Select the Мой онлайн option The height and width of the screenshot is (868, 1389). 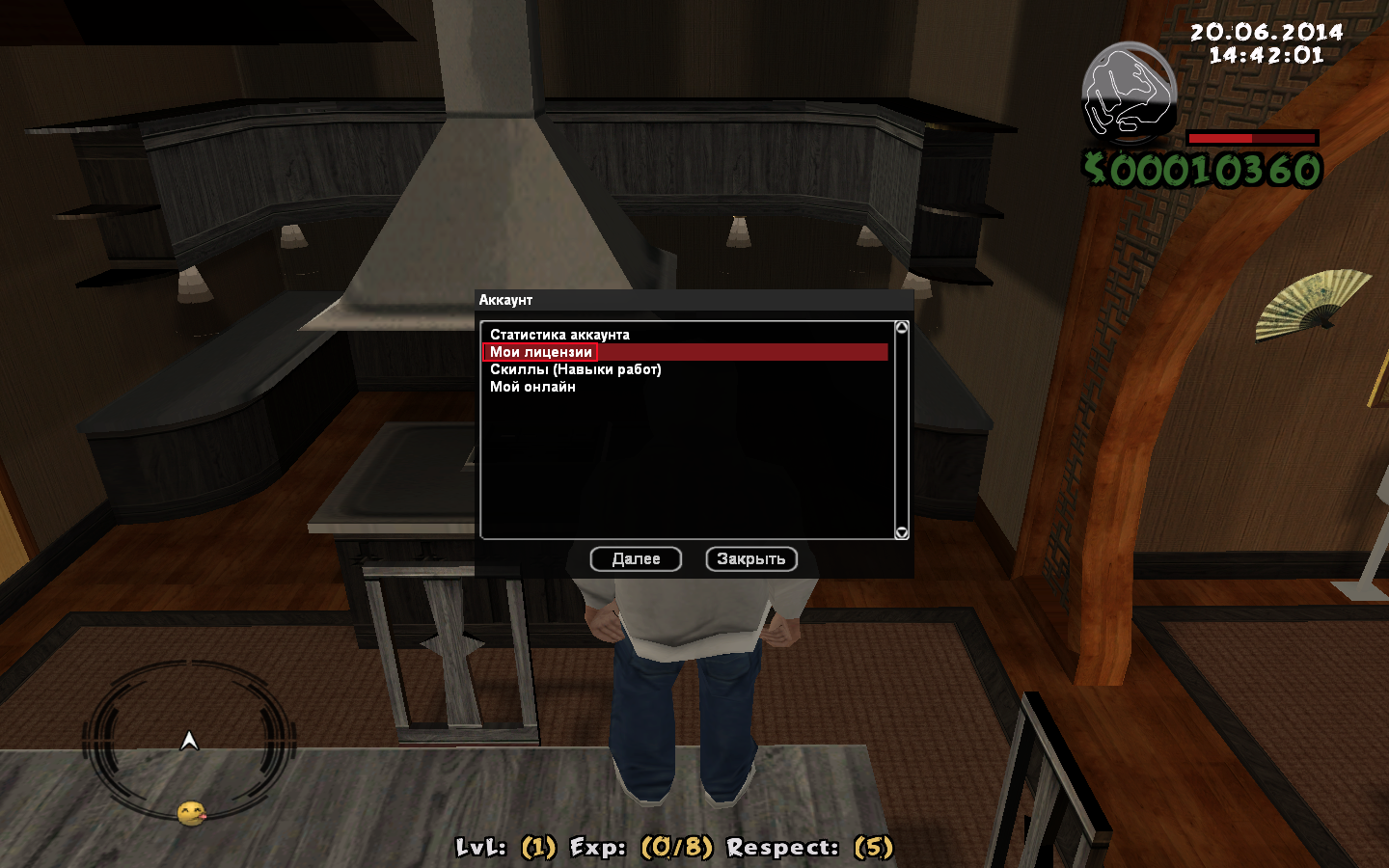pos(532,387)
